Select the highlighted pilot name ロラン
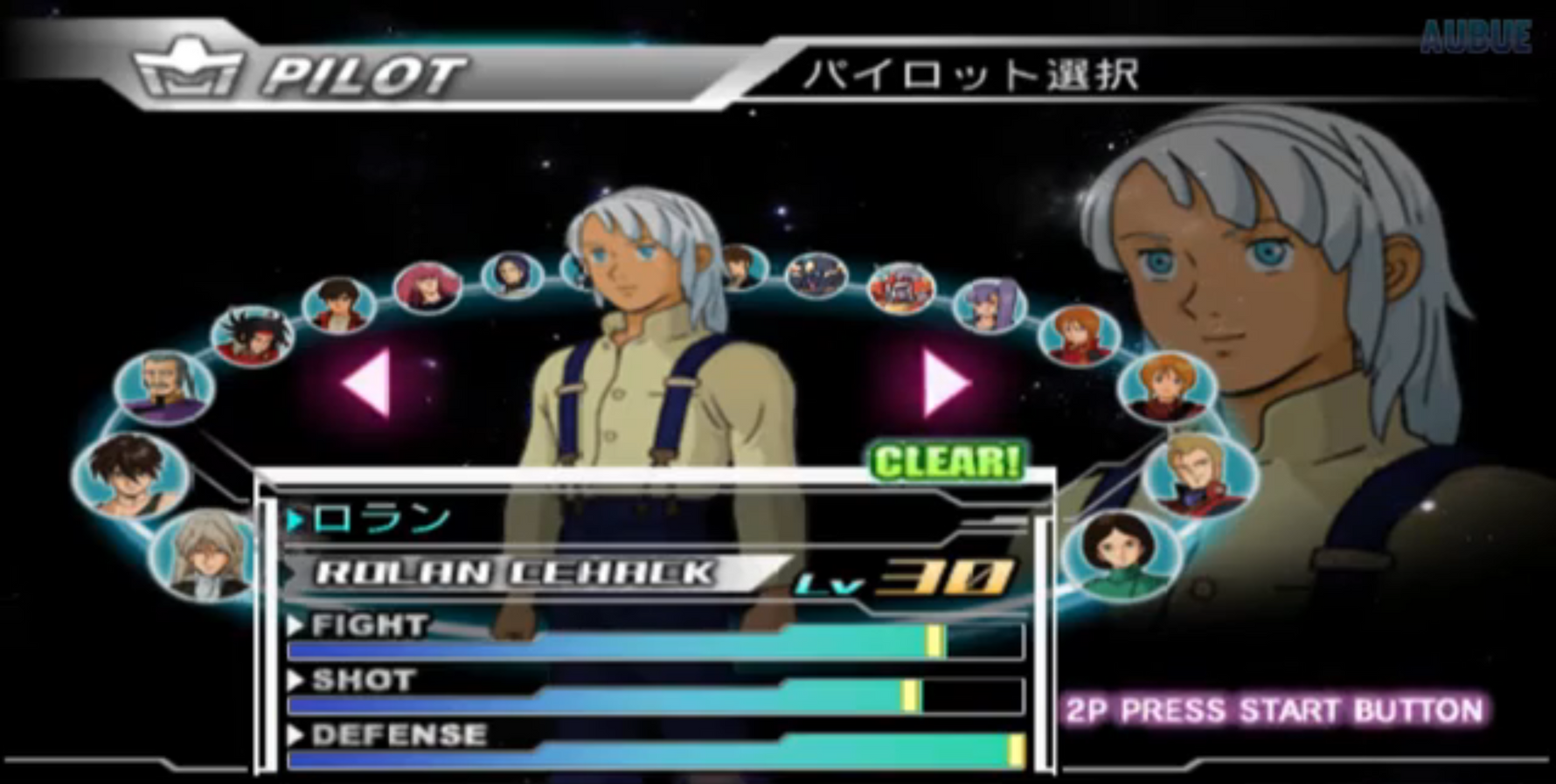Viewport: 1556px width, 784px height. [x=382, y=520]
